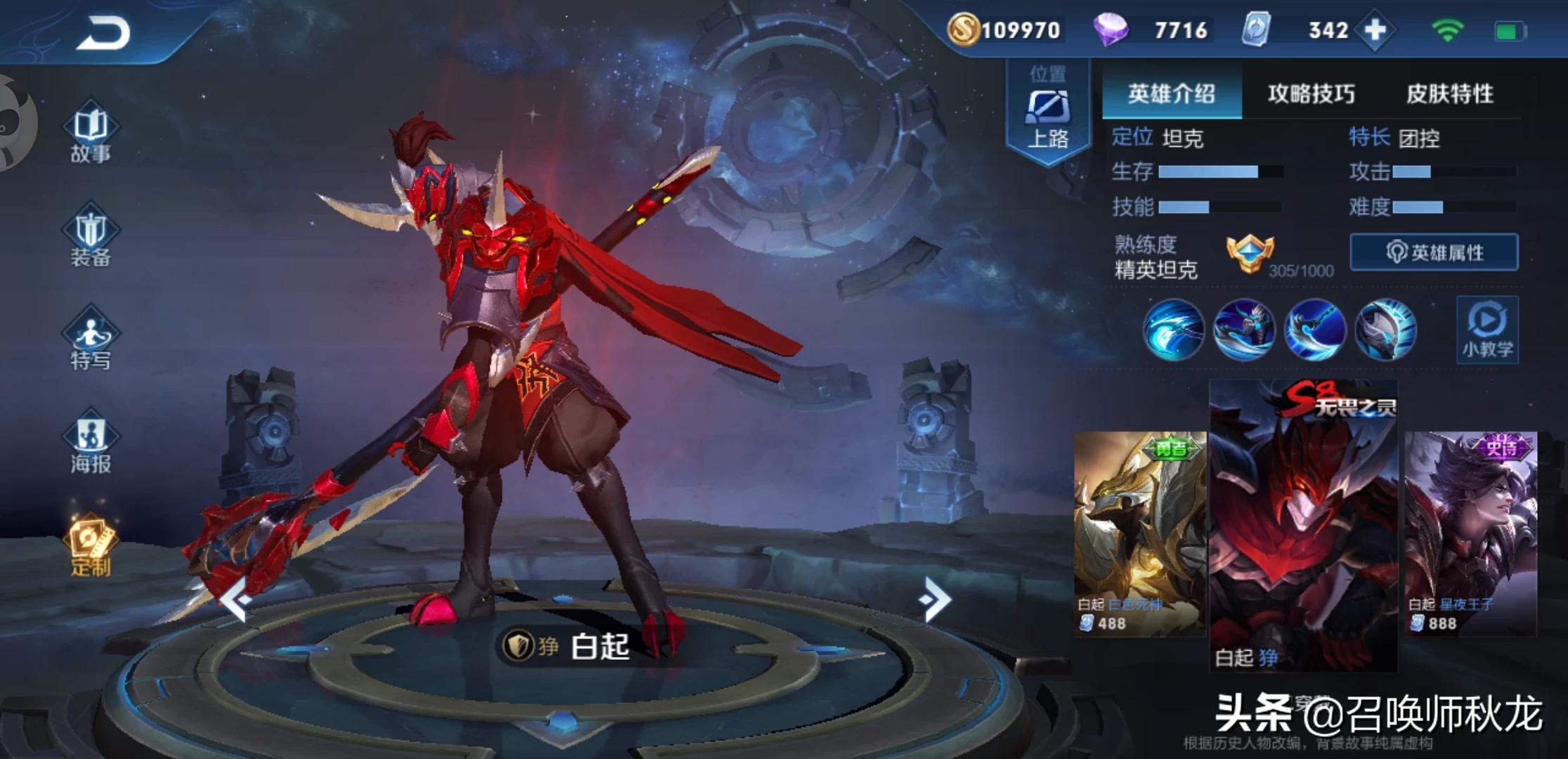The image size is (1568, 759).
Task: Open the 故事 story section
Action: click(x=91, y=134)
